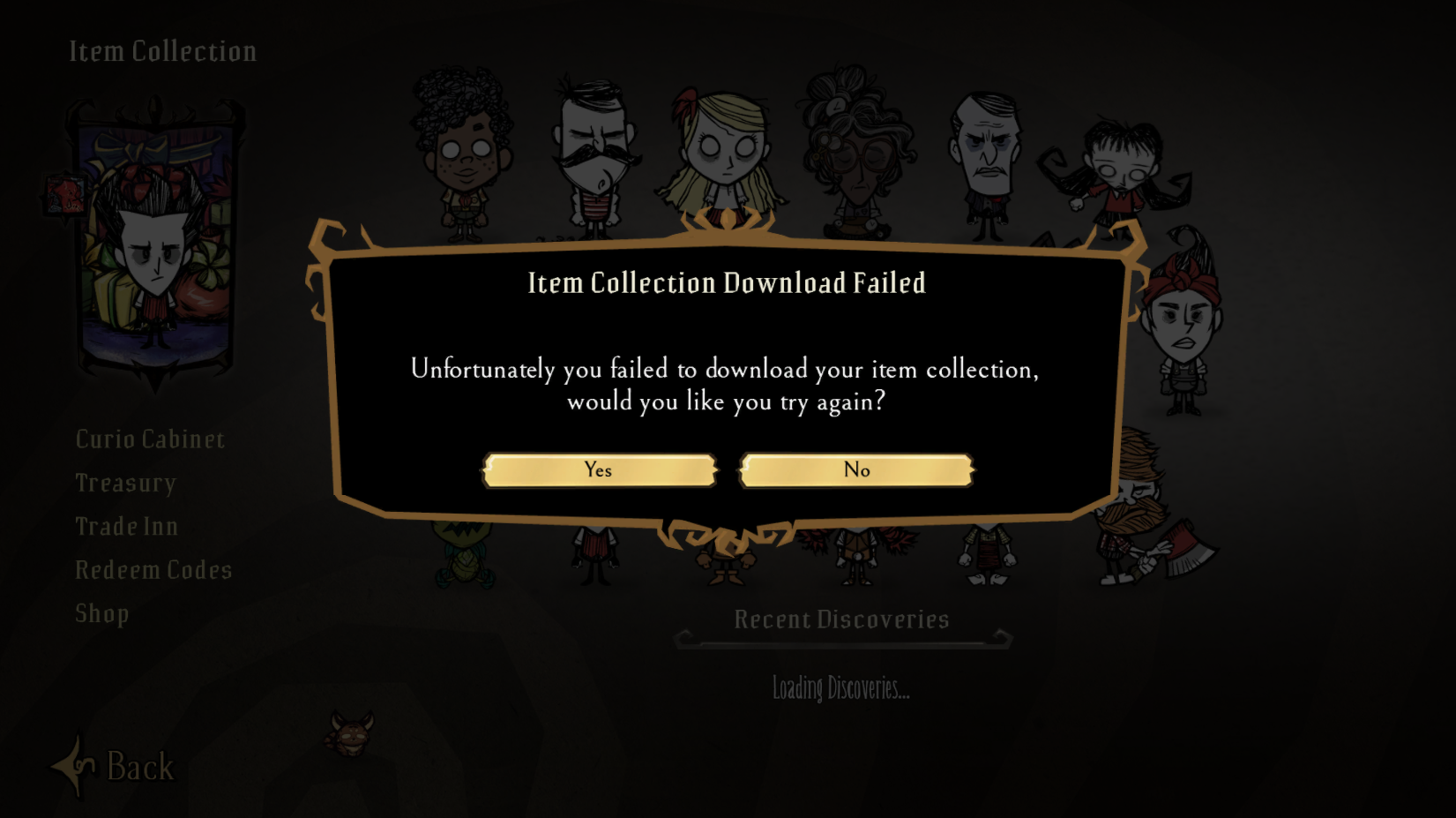Open the Redeem Codes page
Screen dimensions: 1456x818
[153, 569]
